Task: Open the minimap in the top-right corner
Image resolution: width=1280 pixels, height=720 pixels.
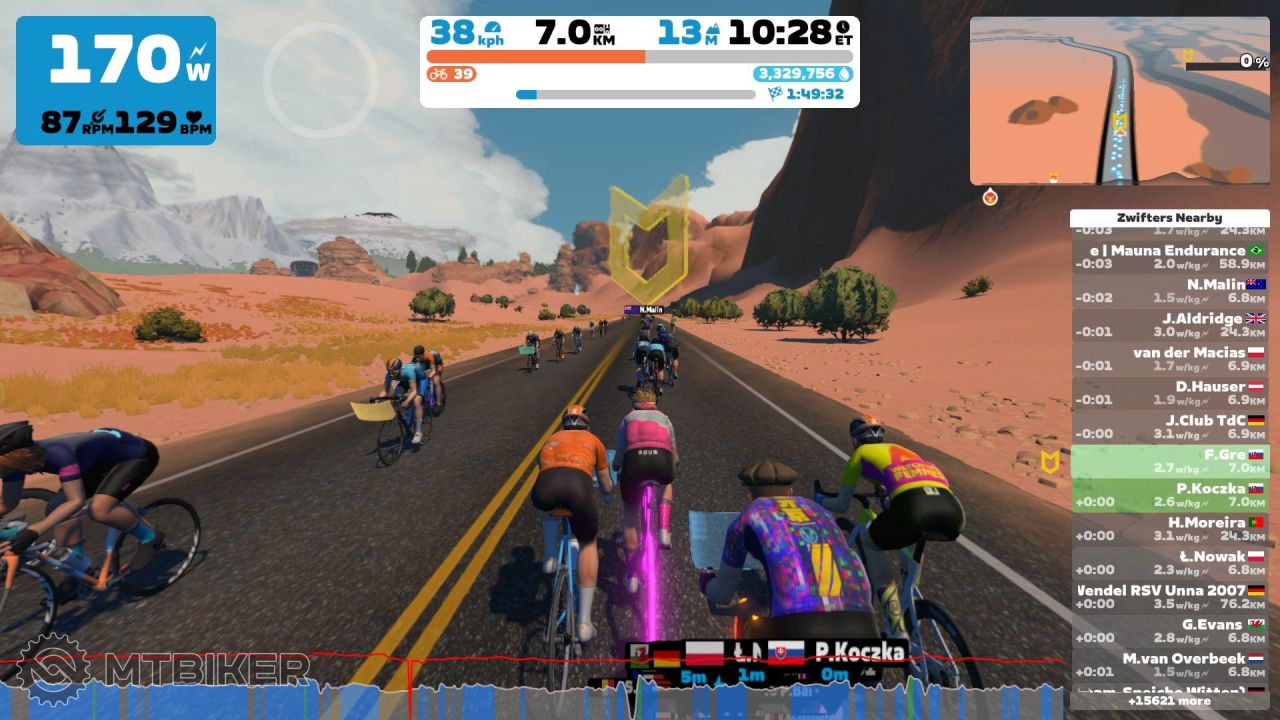Action: pyautogui.click(x=1119, y=100)
